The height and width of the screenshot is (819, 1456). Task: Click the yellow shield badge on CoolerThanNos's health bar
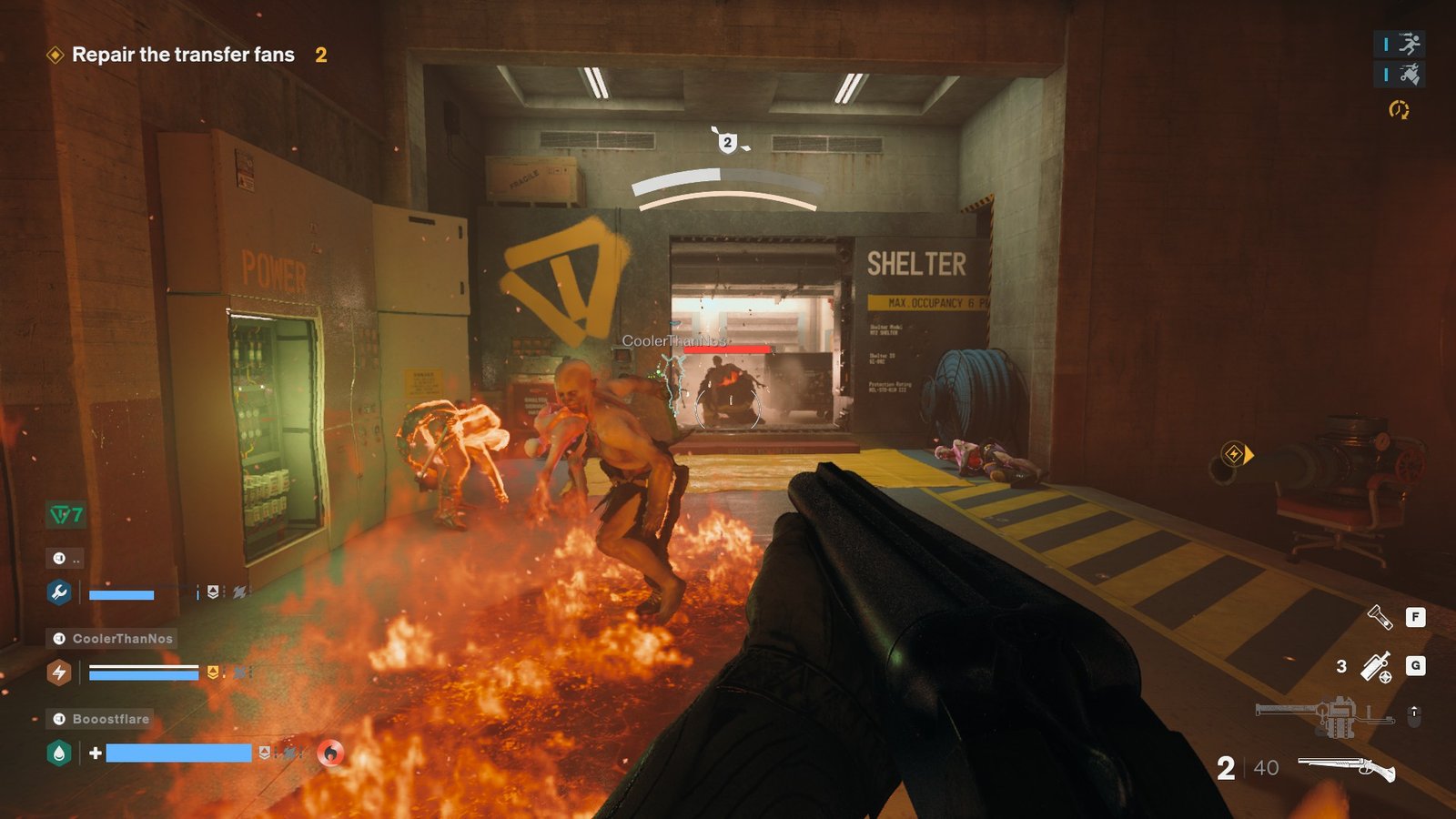click(213, 672)
